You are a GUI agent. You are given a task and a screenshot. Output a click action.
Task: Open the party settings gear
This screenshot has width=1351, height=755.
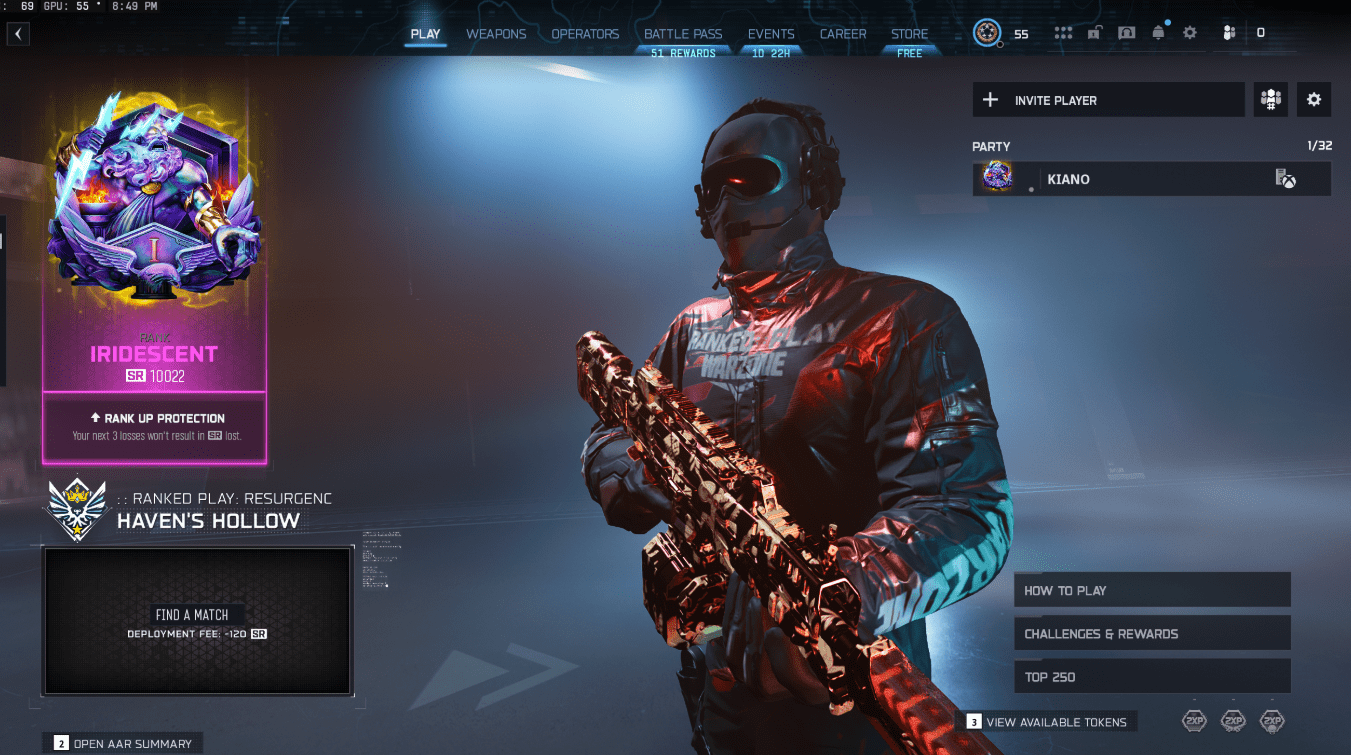1314,100
